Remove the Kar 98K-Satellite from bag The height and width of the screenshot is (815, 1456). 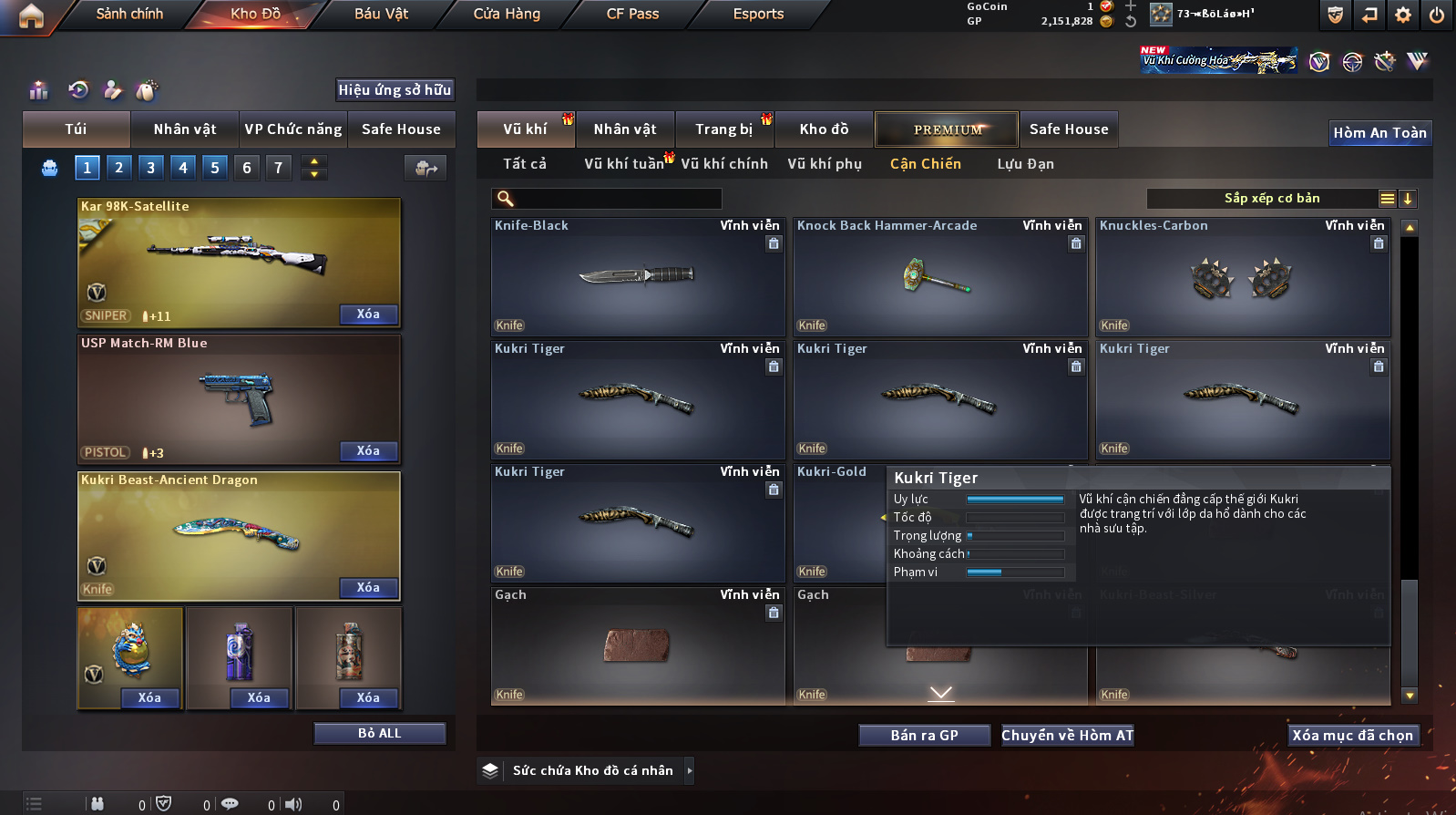coord(368,315)
